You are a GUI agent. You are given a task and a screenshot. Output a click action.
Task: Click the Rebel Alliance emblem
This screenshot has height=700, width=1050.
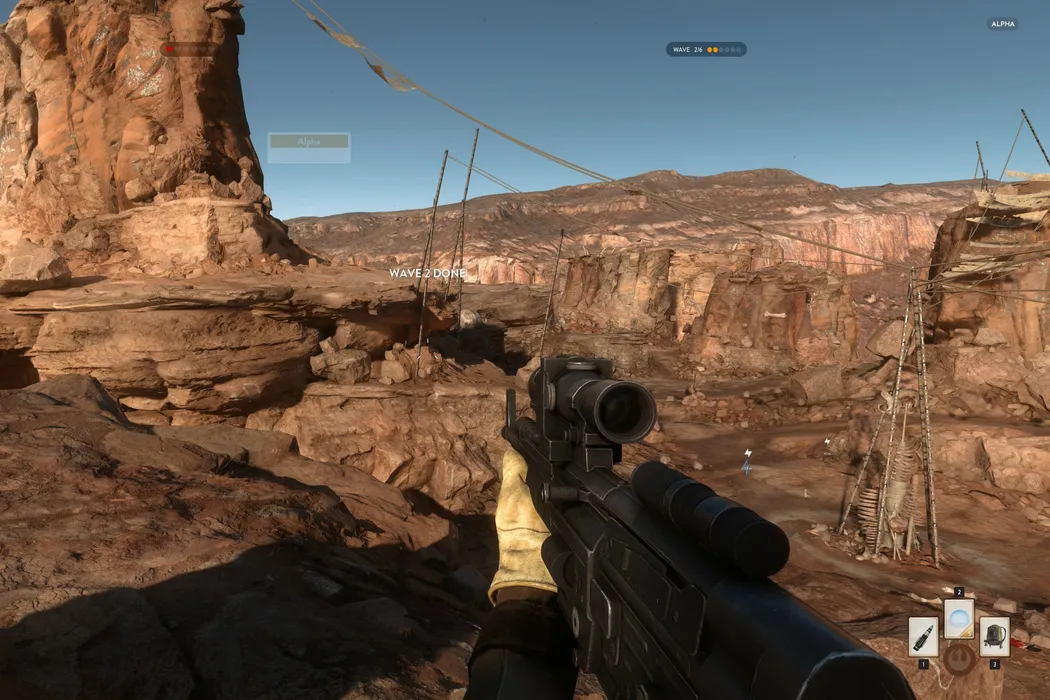(959, 658)
